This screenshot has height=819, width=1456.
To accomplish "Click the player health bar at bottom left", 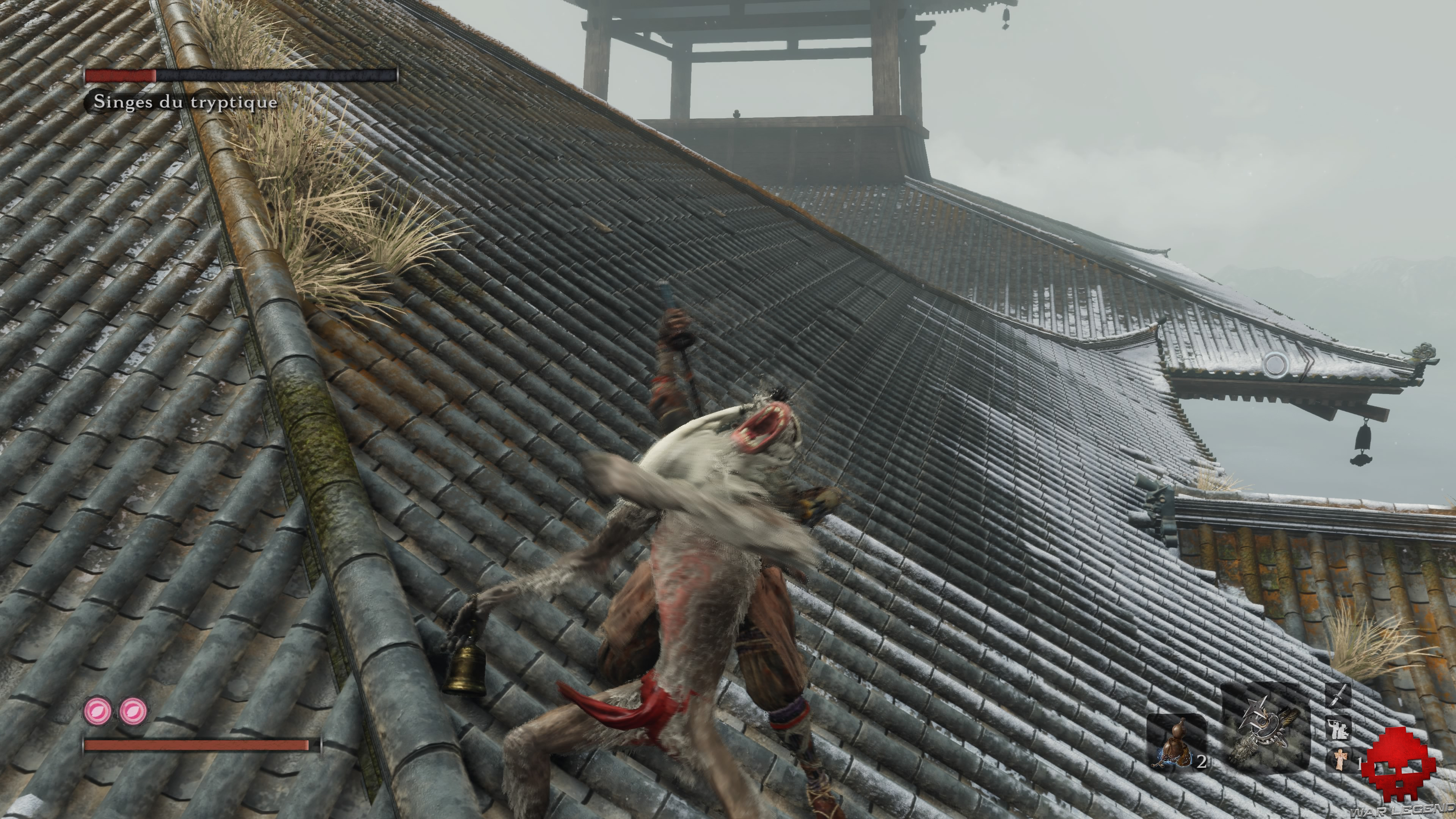I will [198, 745].
